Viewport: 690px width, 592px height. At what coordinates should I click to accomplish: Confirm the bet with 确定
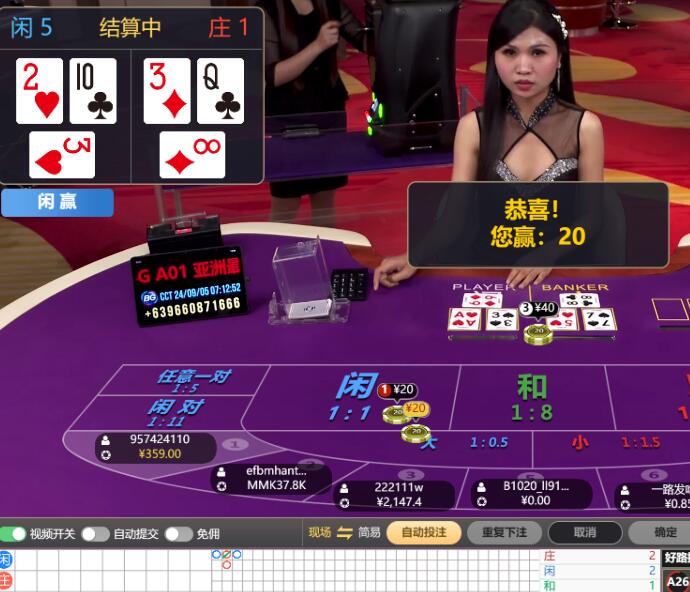(664, 533)
